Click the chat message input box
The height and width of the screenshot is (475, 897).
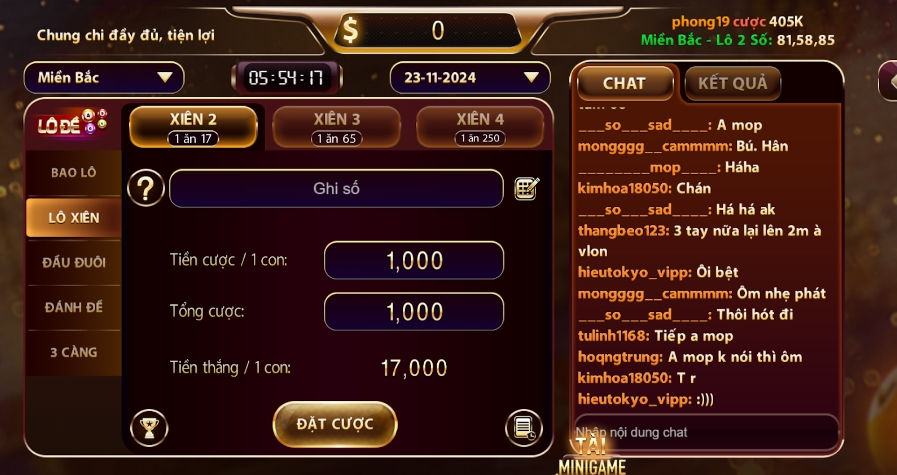[705, 432]
